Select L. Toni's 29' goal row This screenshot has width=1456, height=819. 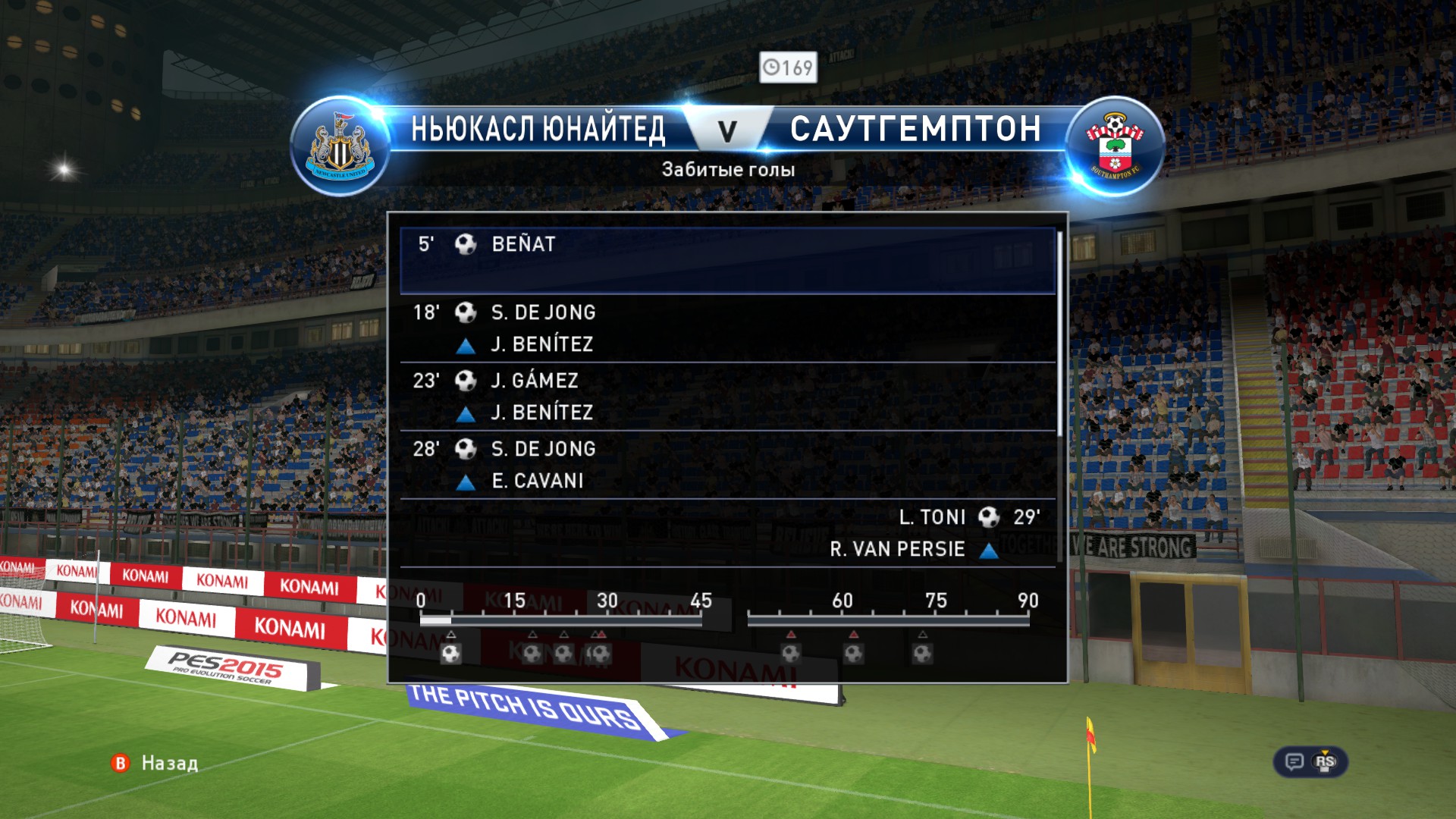click(x=726, y=532)
